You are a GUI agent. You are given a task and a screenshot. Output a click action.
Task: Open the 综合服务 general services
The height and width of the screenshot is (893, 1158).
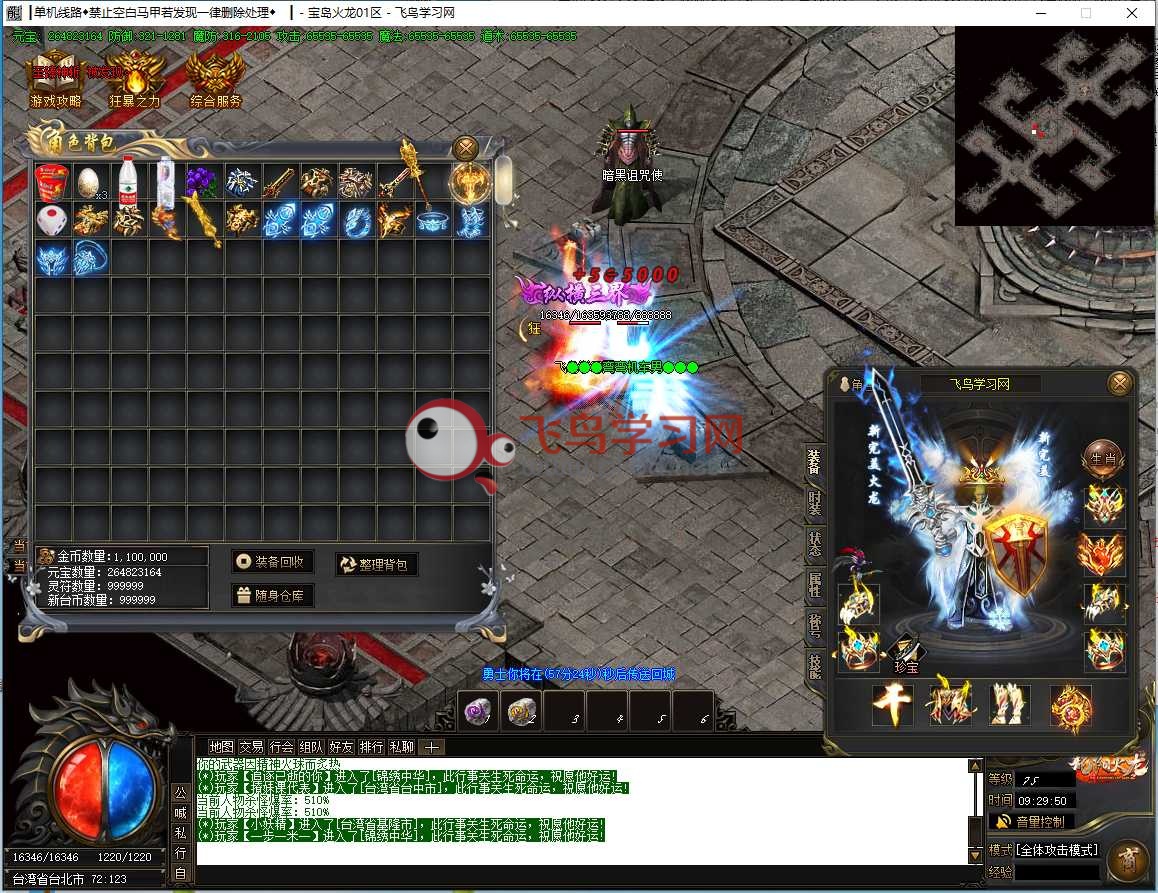pyautogui.click(x=215, y=78)
